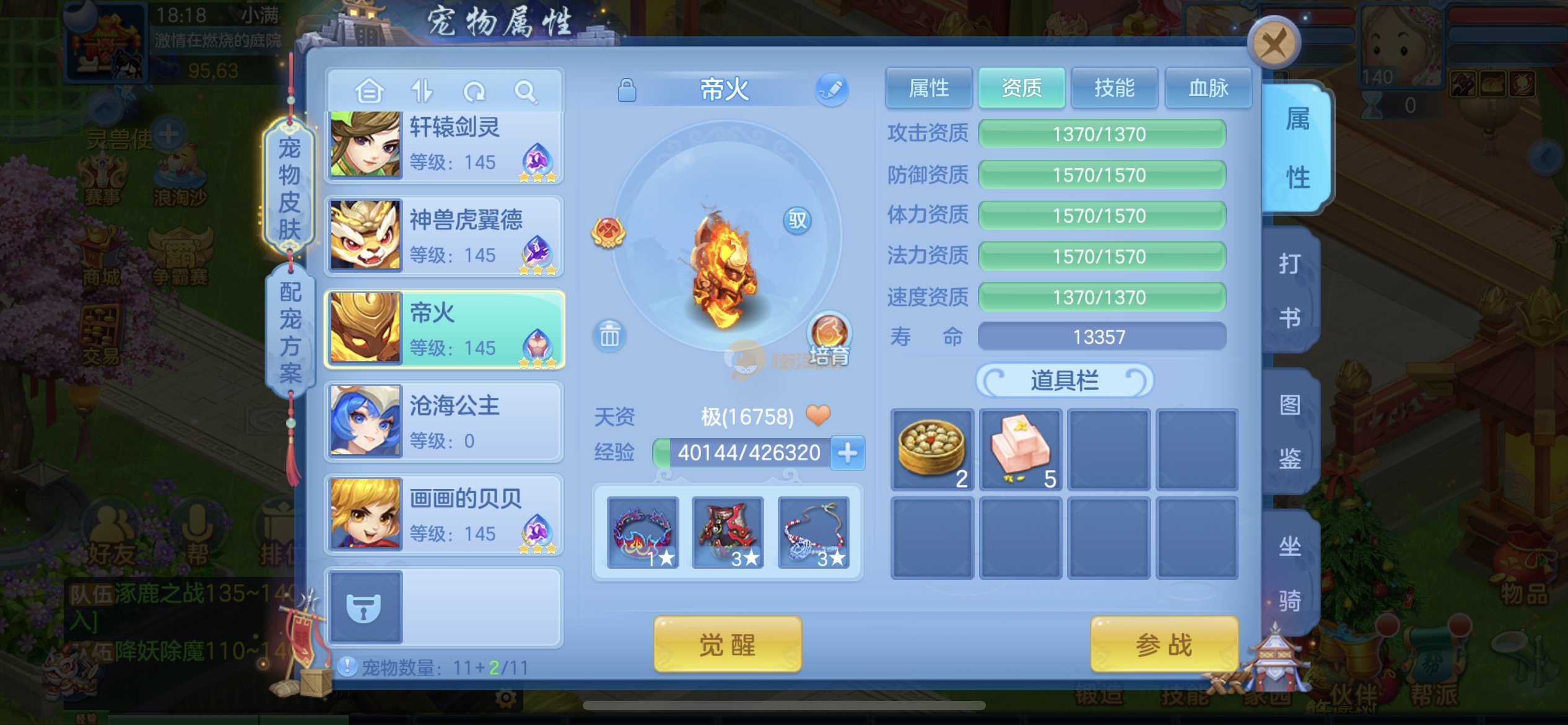The image size is (1568, 725).
Task: Switch to the 打书 side tab
Action: (x=1290, y=290)
